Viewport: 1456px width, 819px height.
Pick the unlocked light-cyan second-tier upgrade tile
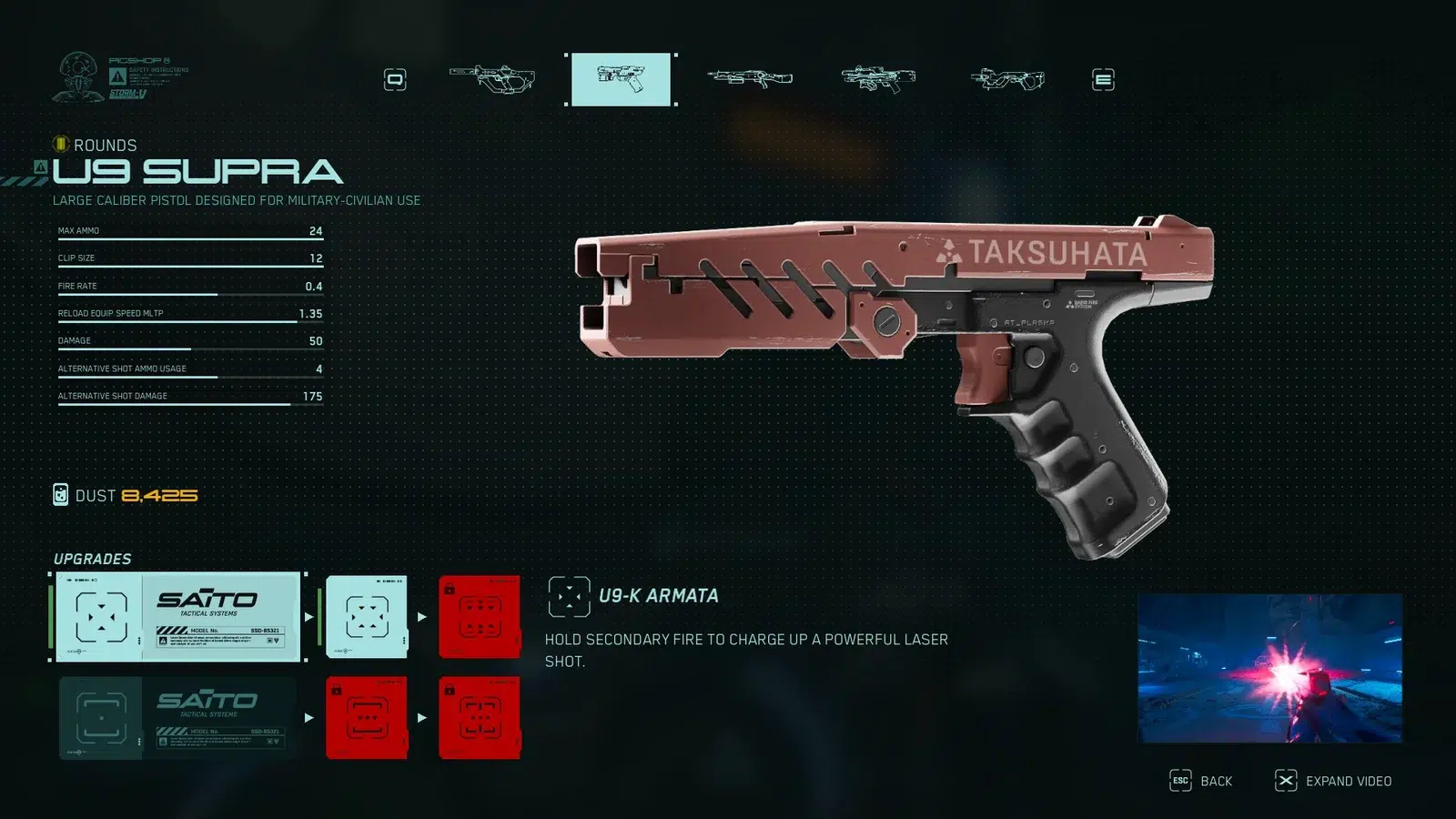(367, 616)
